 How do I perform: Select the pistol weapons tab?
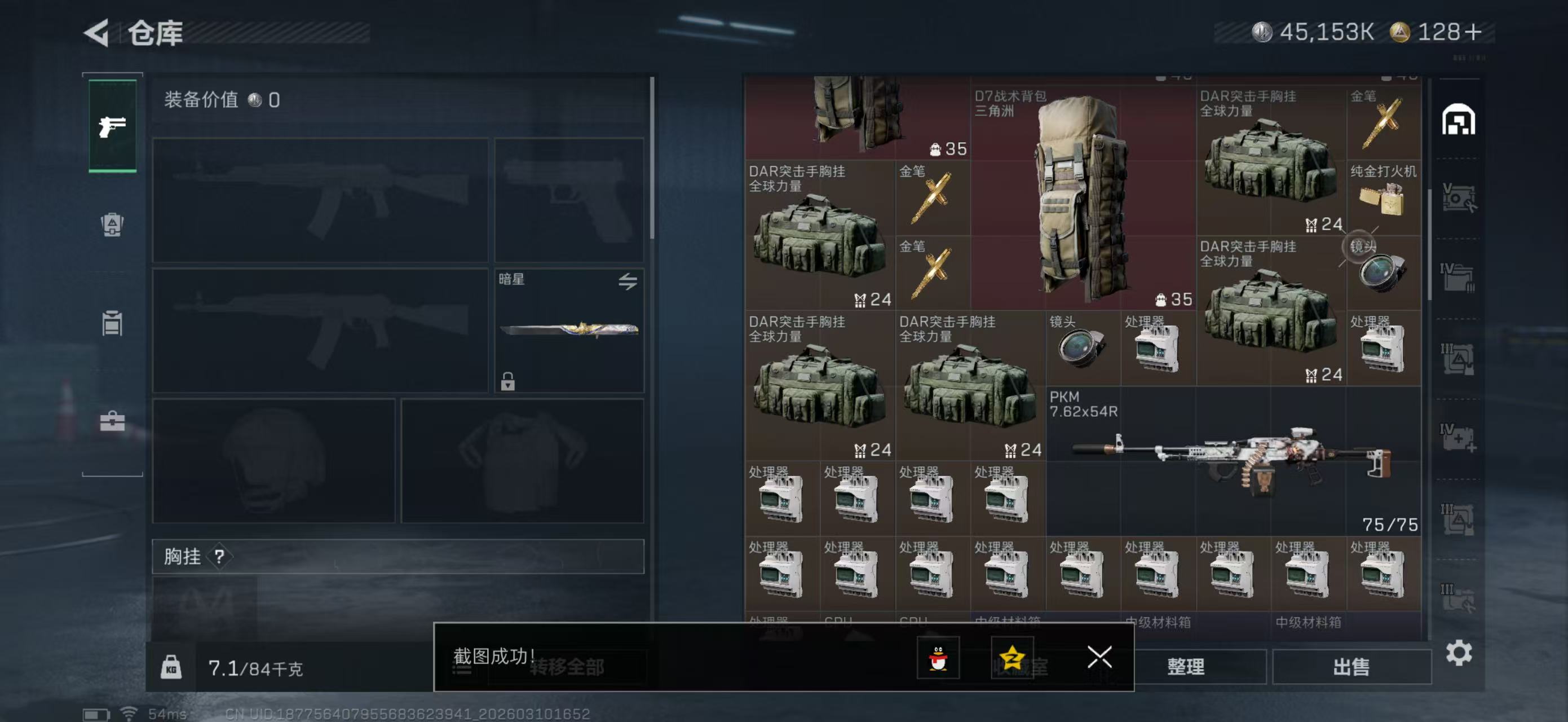coord(113,126)
